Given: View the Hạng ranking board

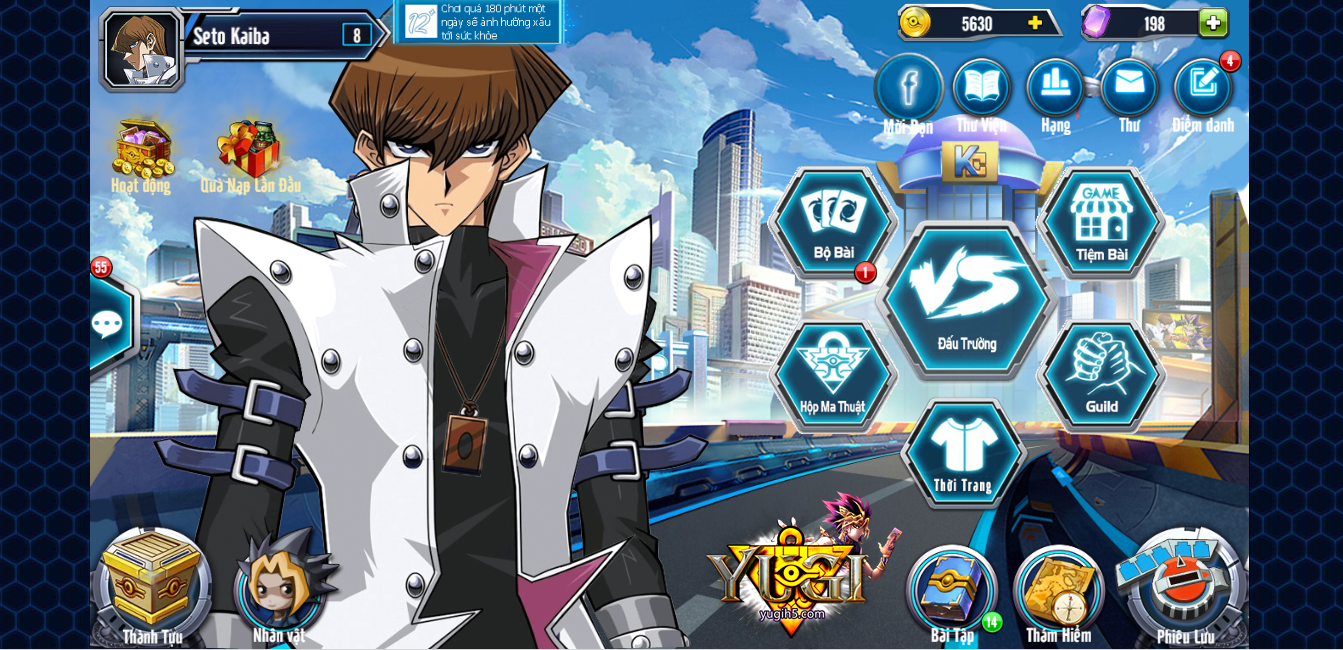Looking at the screenshot, I should (x=1055, y=88).
